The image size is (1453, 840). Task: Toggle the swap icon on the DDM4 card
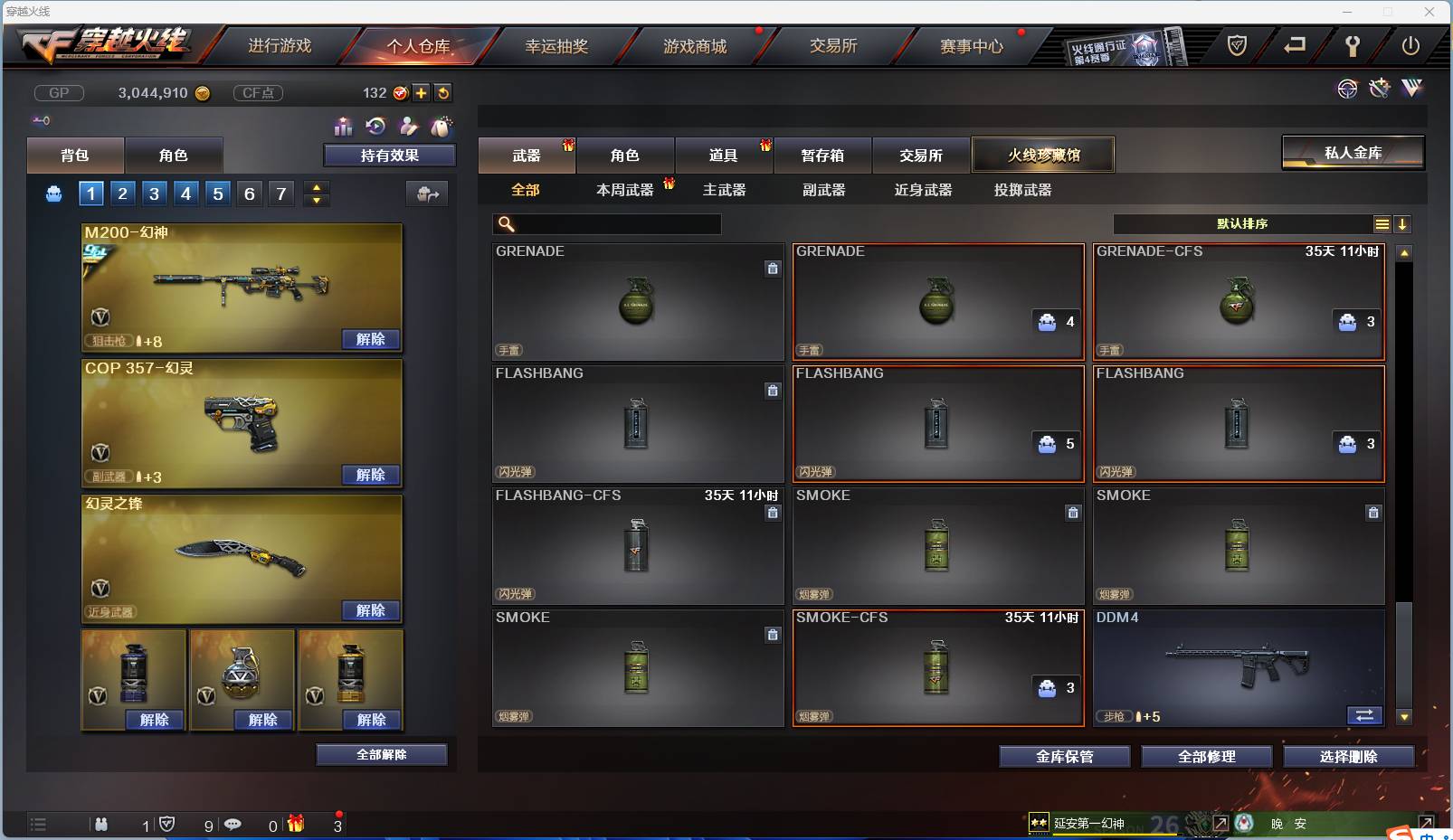pyautogui.click(x=1366, y=715)
